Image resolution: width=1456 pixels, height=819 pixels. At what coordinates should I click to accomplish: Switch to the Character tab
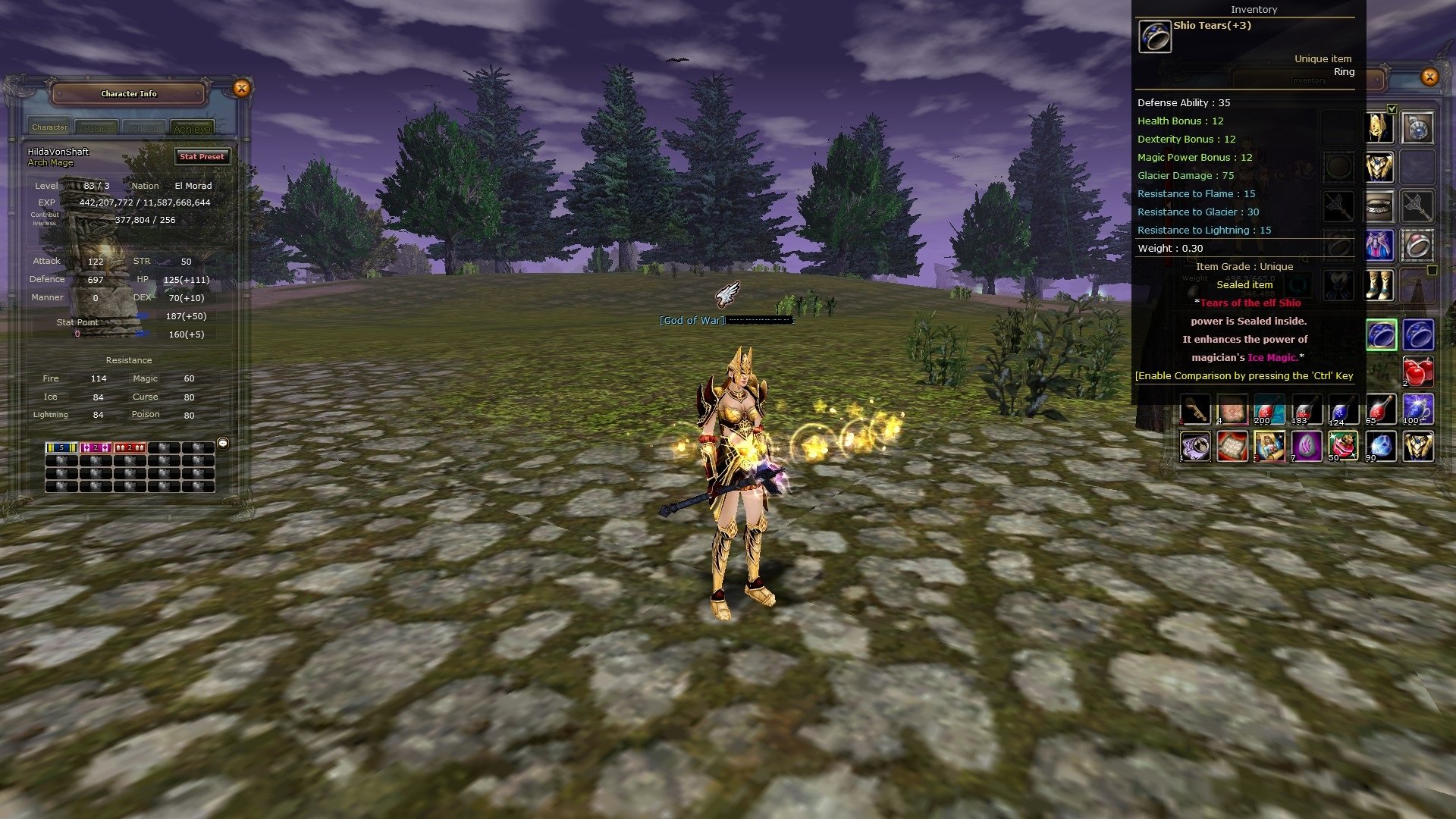click(50, 127)
